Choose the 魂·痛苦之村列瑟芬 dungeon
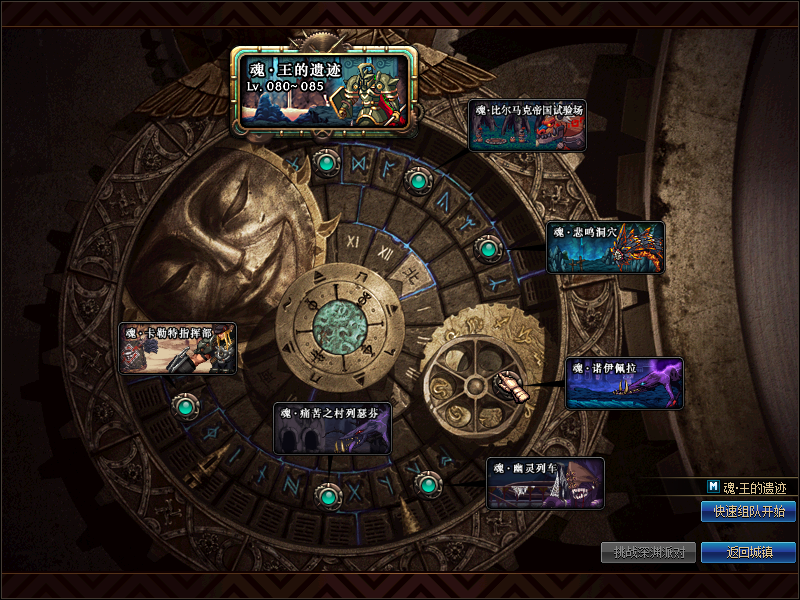Screen dimensions: 800x600 pos(332,428)
